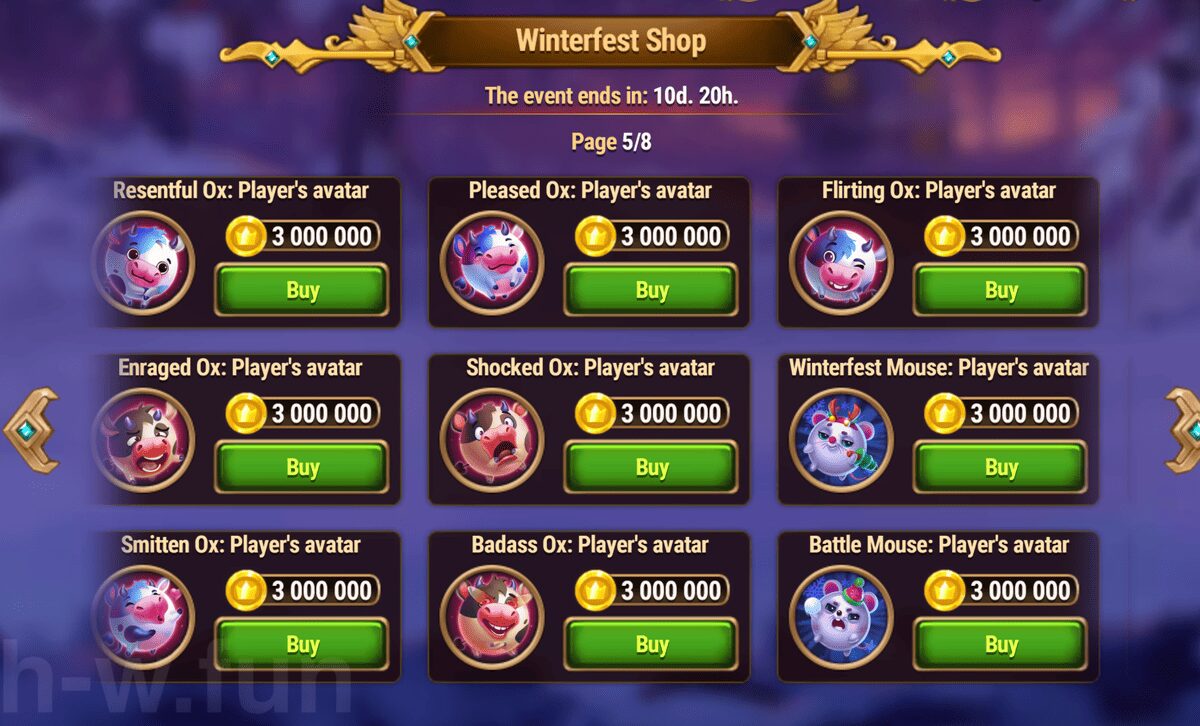Purchase the Shocked Ox avatar
The height and width of the screenshot is (726, 1200).
(651, 467)
